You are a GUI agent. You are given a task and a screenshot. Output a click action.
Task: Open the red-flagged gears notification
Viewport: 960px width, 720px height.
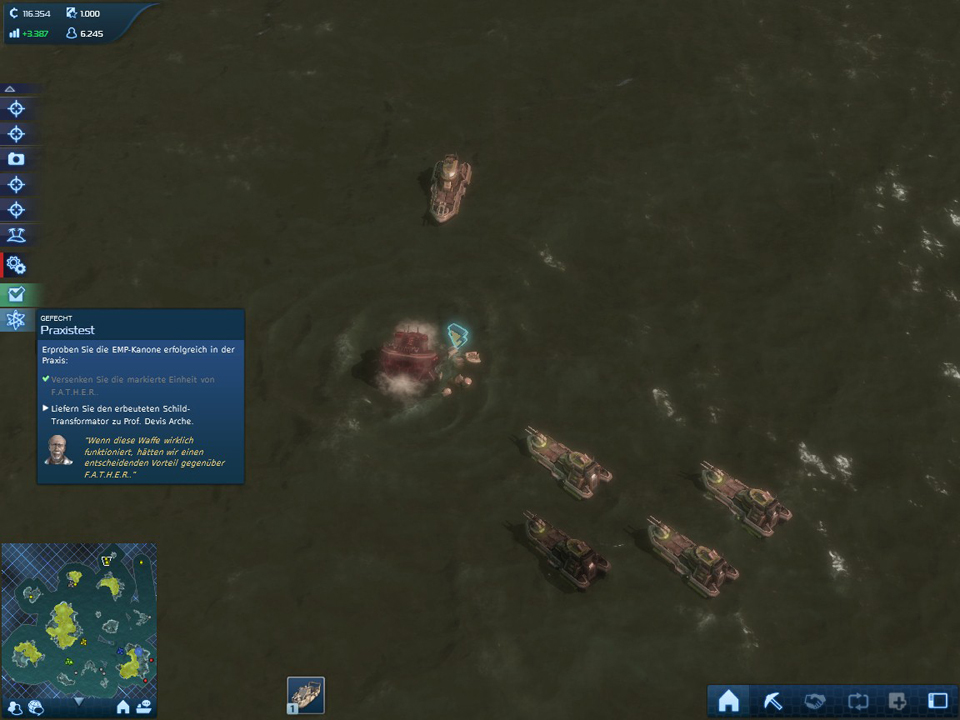pos(16,265)
